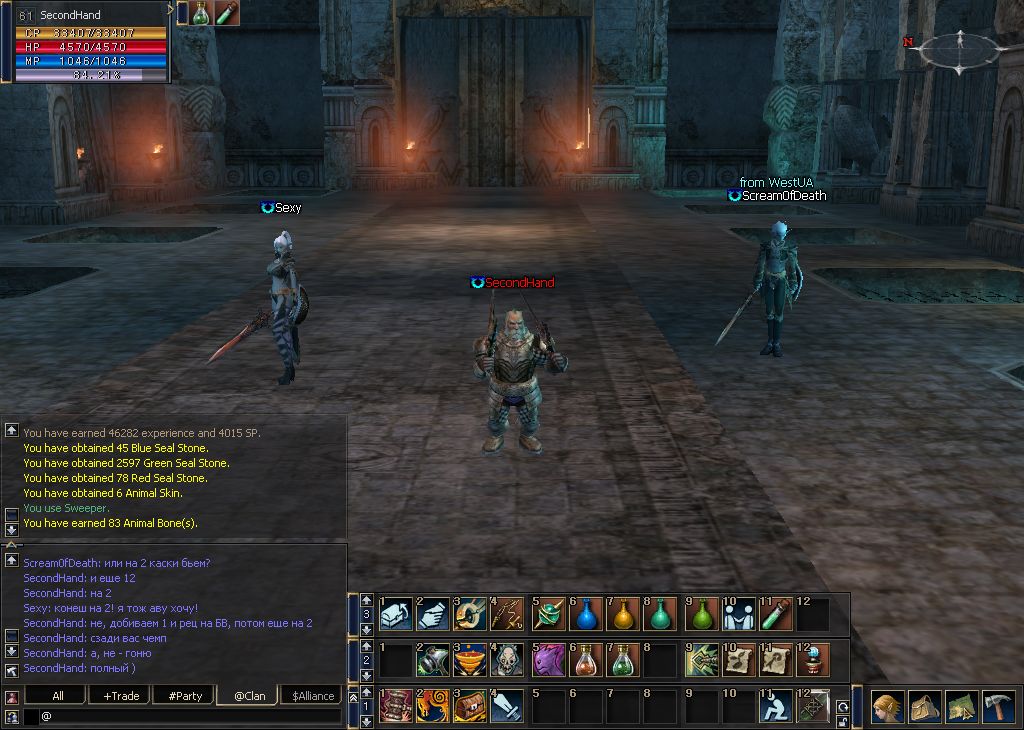Open the character portrait menu button

[886, 706]
